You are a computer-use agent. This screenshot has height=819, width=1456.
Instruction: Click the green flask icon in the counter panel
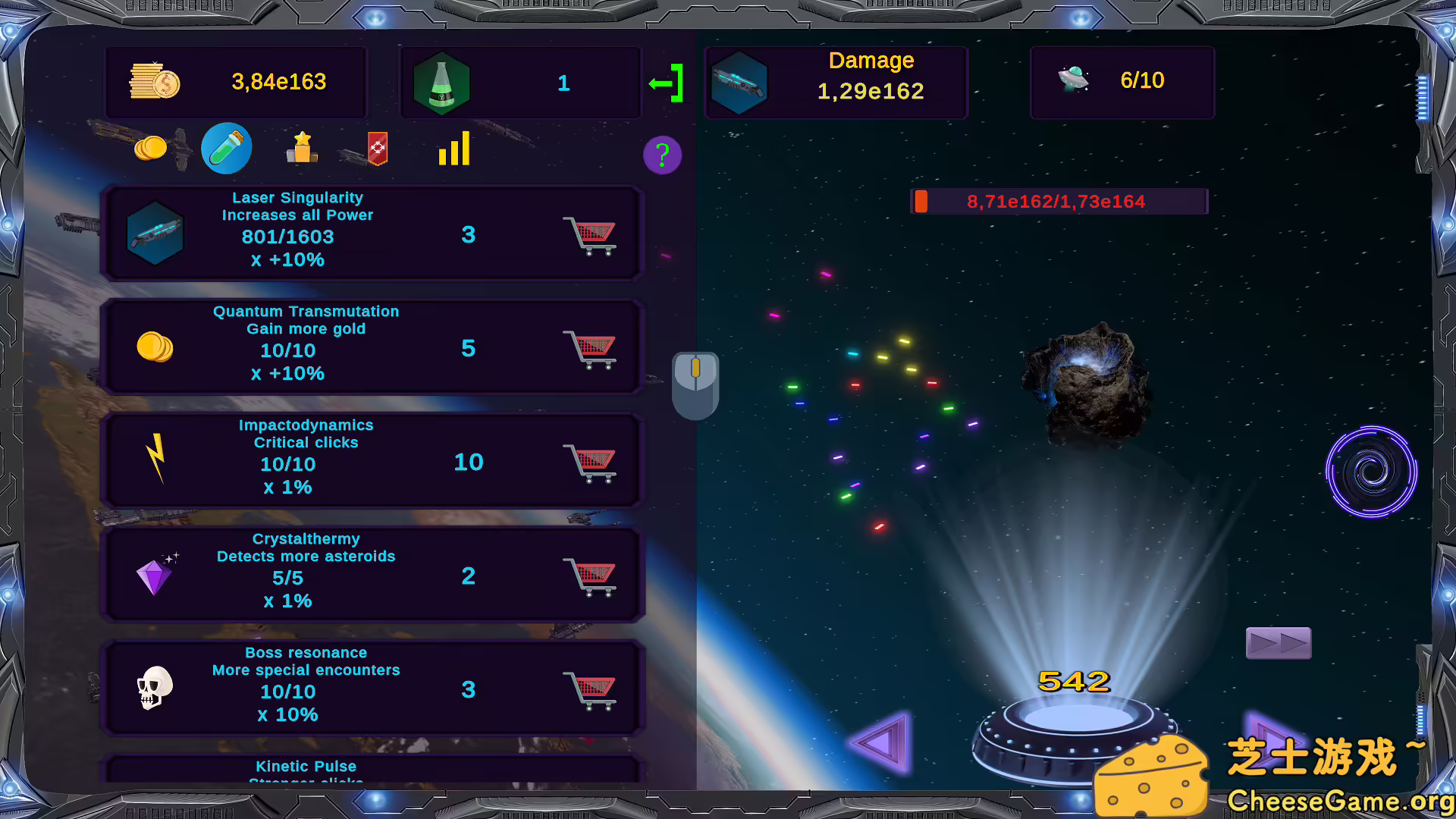(443, 82)
